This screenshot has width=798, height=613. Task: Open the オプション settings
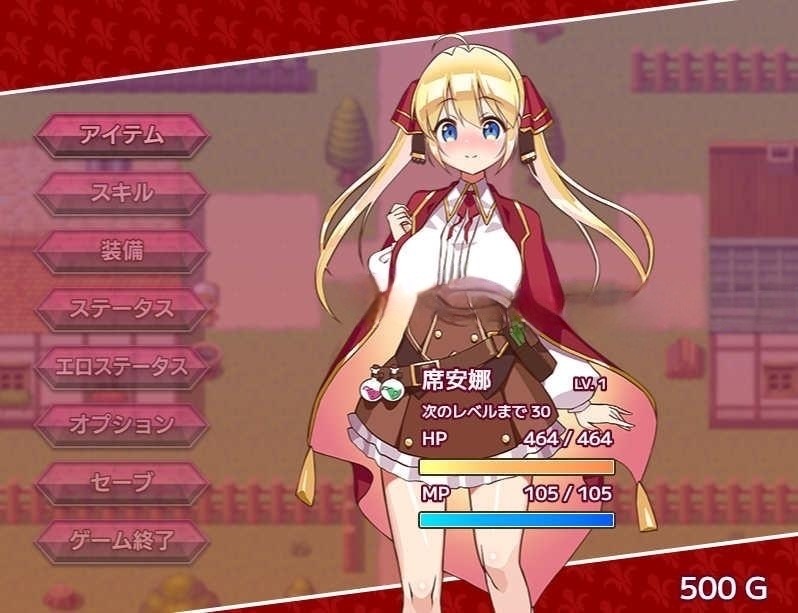(122, 424)
